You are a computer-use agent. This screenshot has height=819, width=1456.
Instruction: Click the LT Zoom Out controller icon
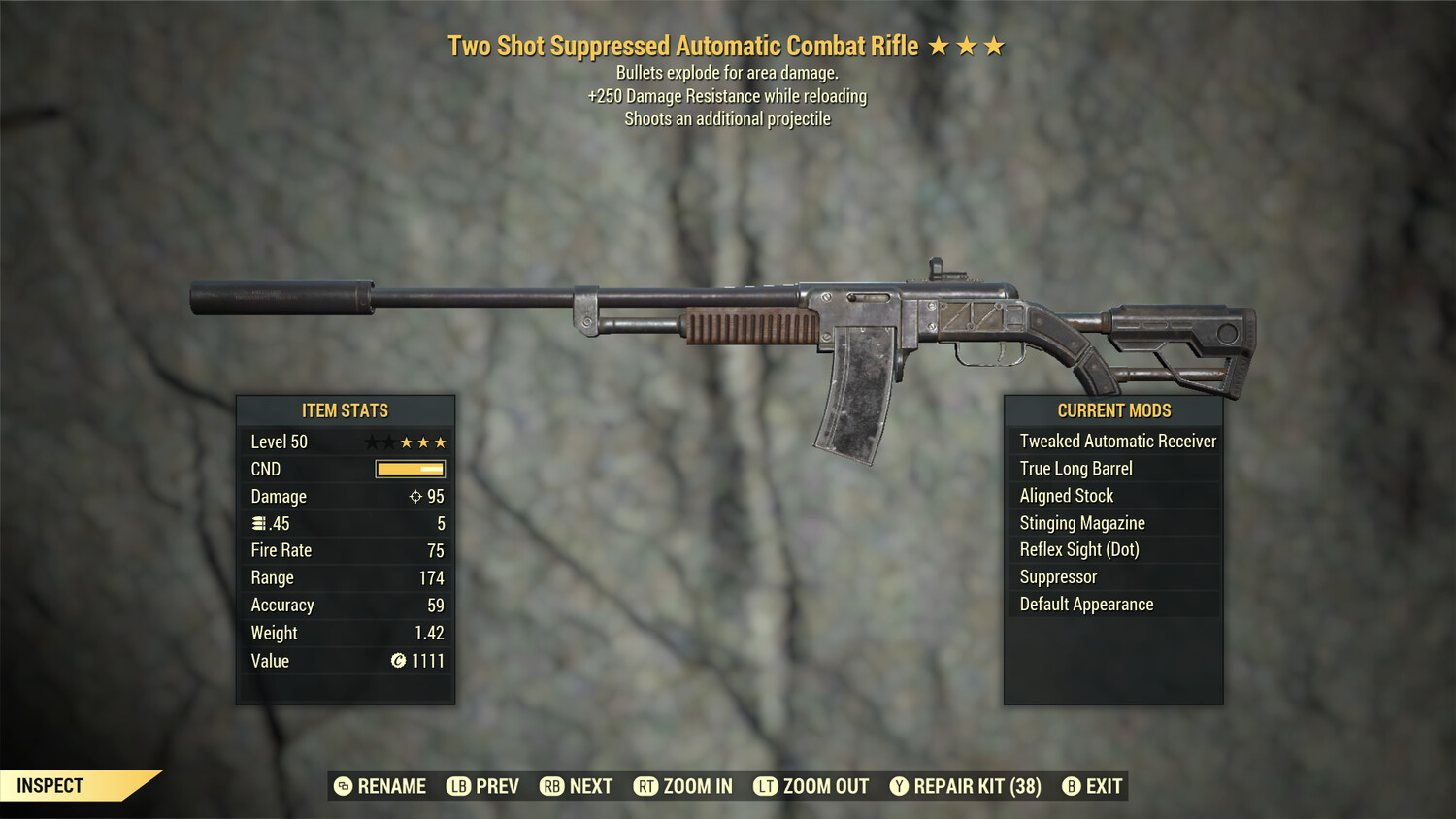pos(765,786)
